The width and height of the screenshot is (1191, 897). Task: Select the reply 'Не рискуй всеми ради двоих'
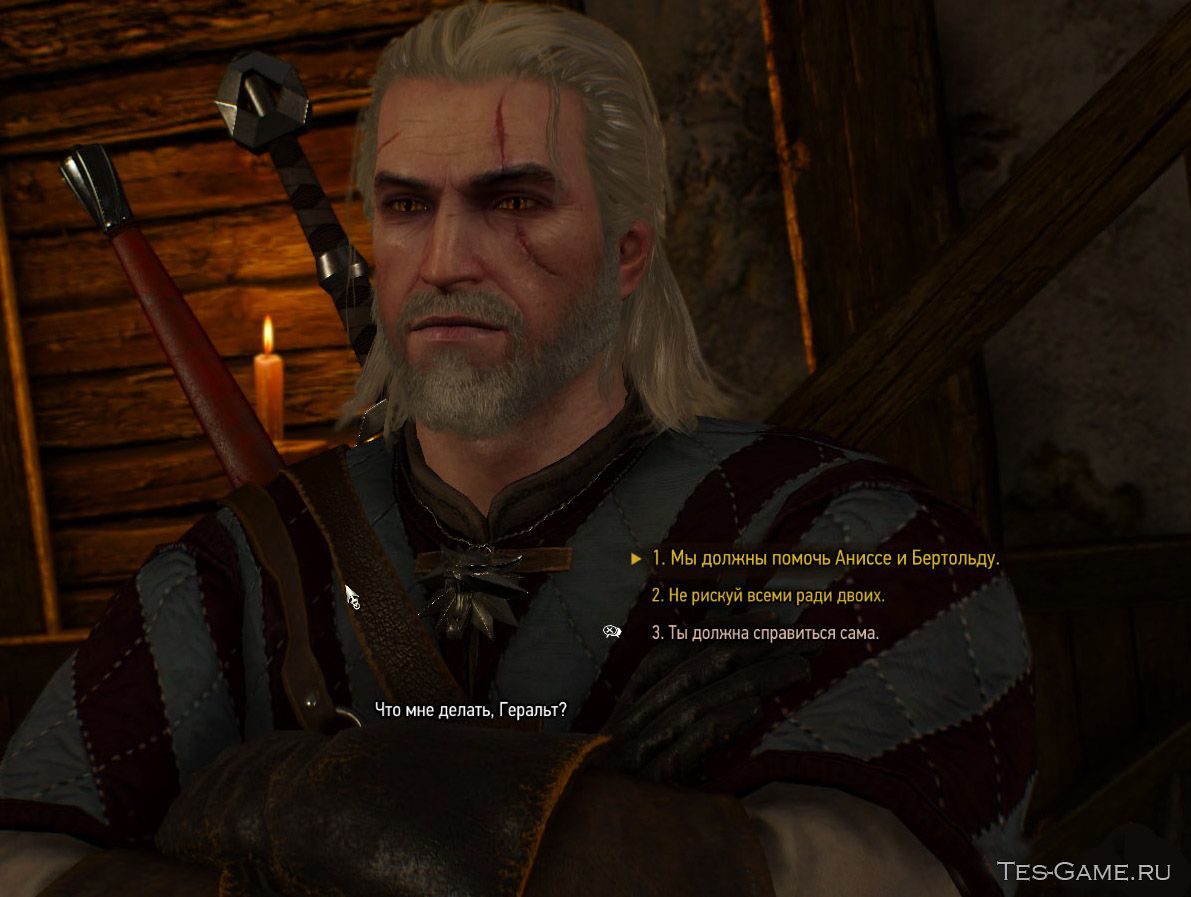coord(768,596)
